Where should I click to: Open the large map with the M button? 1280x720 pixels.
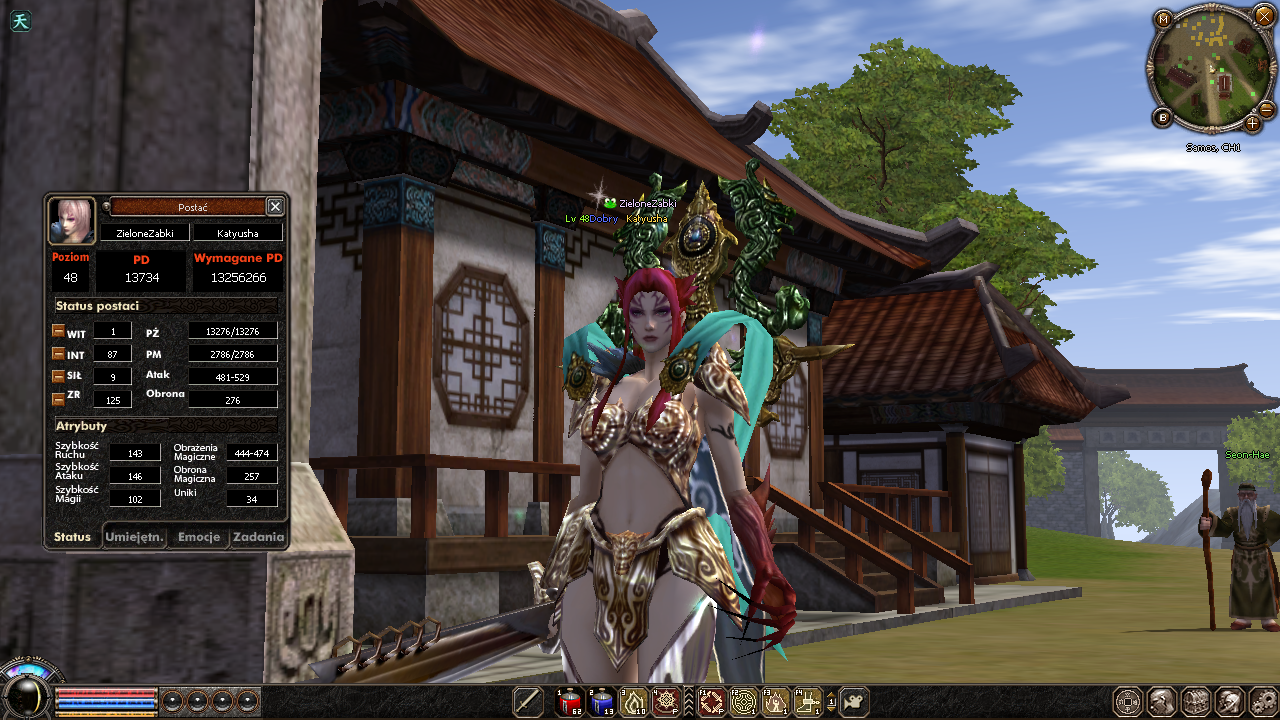(1163, 19)
